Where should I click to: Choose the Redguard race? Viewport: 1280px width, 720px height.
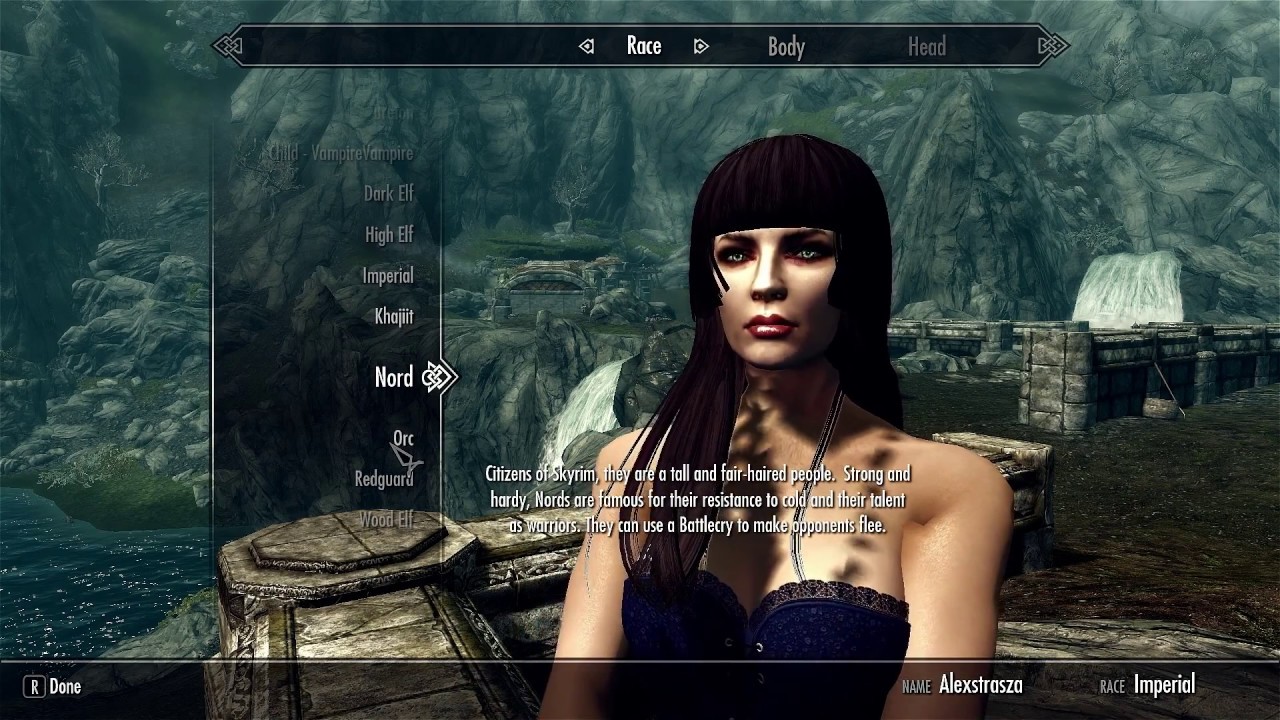(383, 479)
